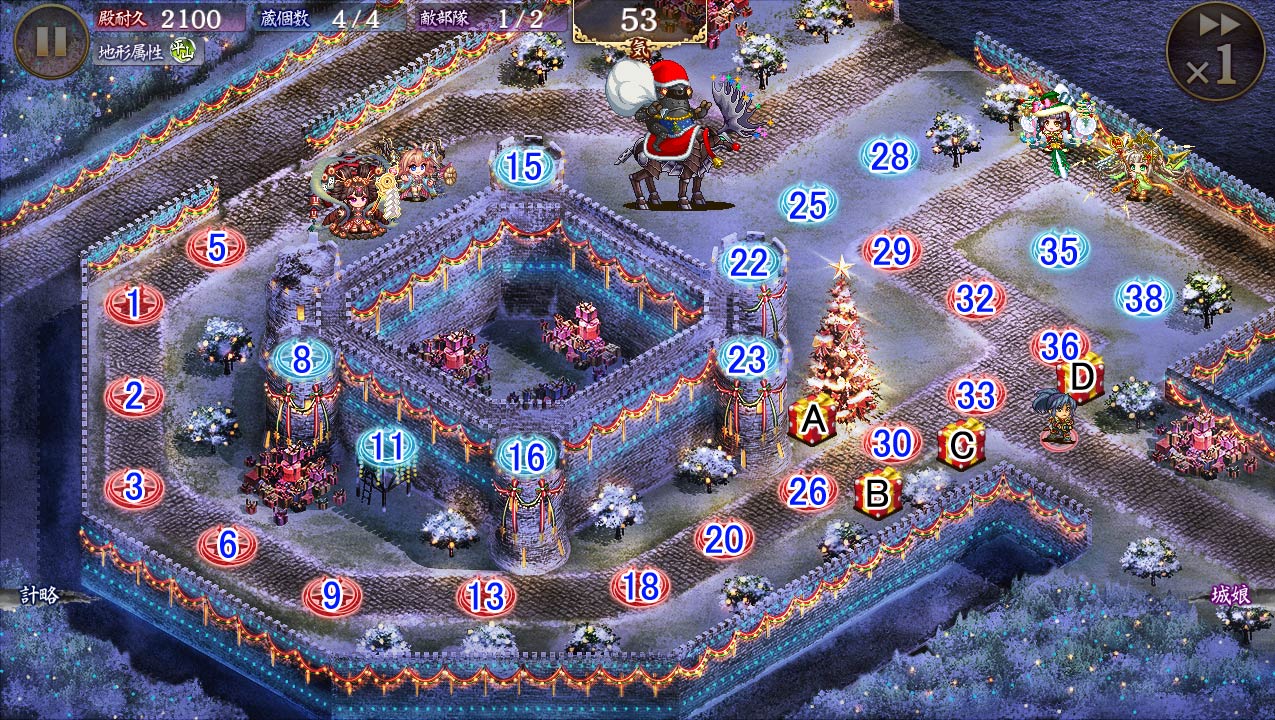Pause the battle
This screenshot has height=720, width=1275.
[51, 41]
